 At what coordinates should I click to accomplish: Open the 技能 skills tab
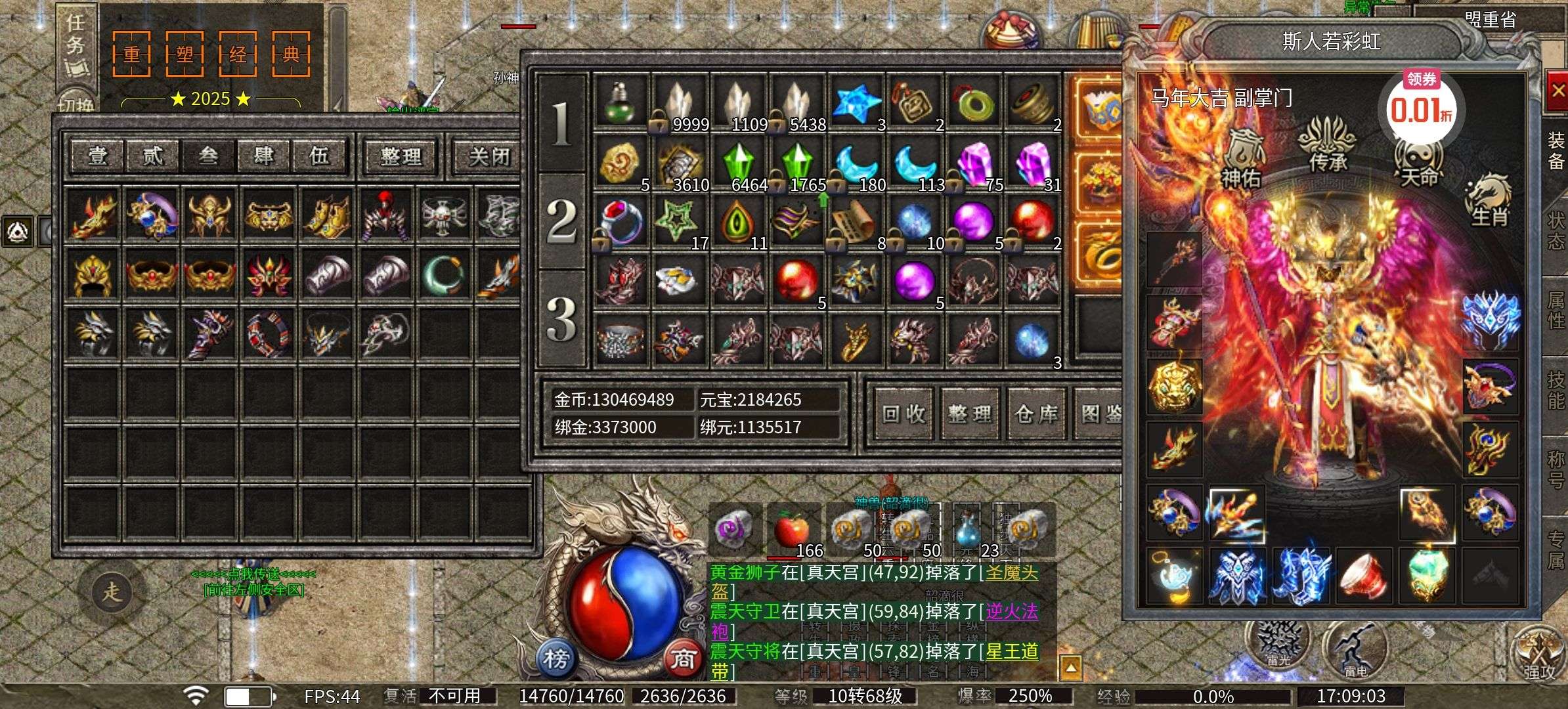click(1556, 390)
